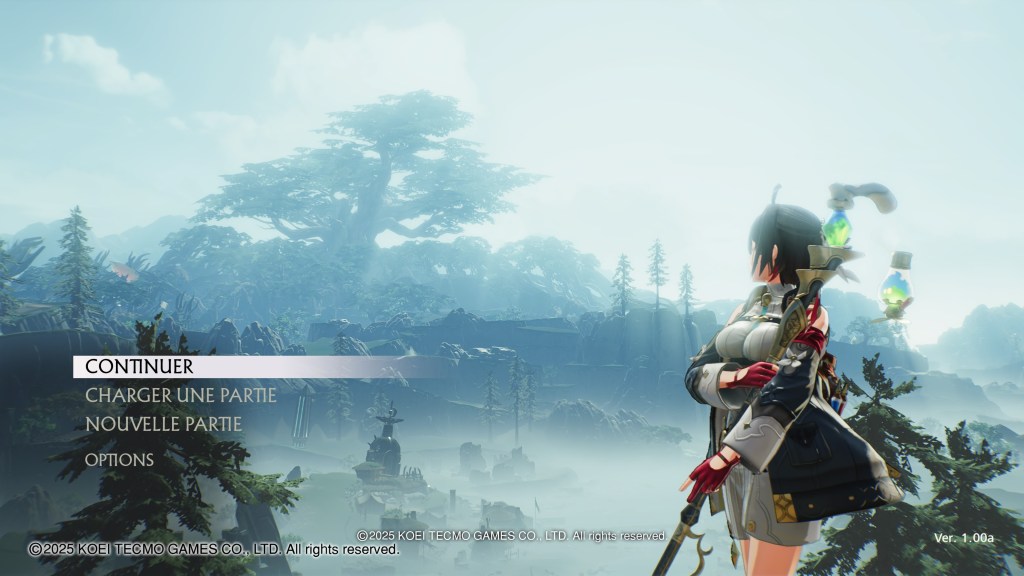Open Charger une partie

[x=180, y=395]
